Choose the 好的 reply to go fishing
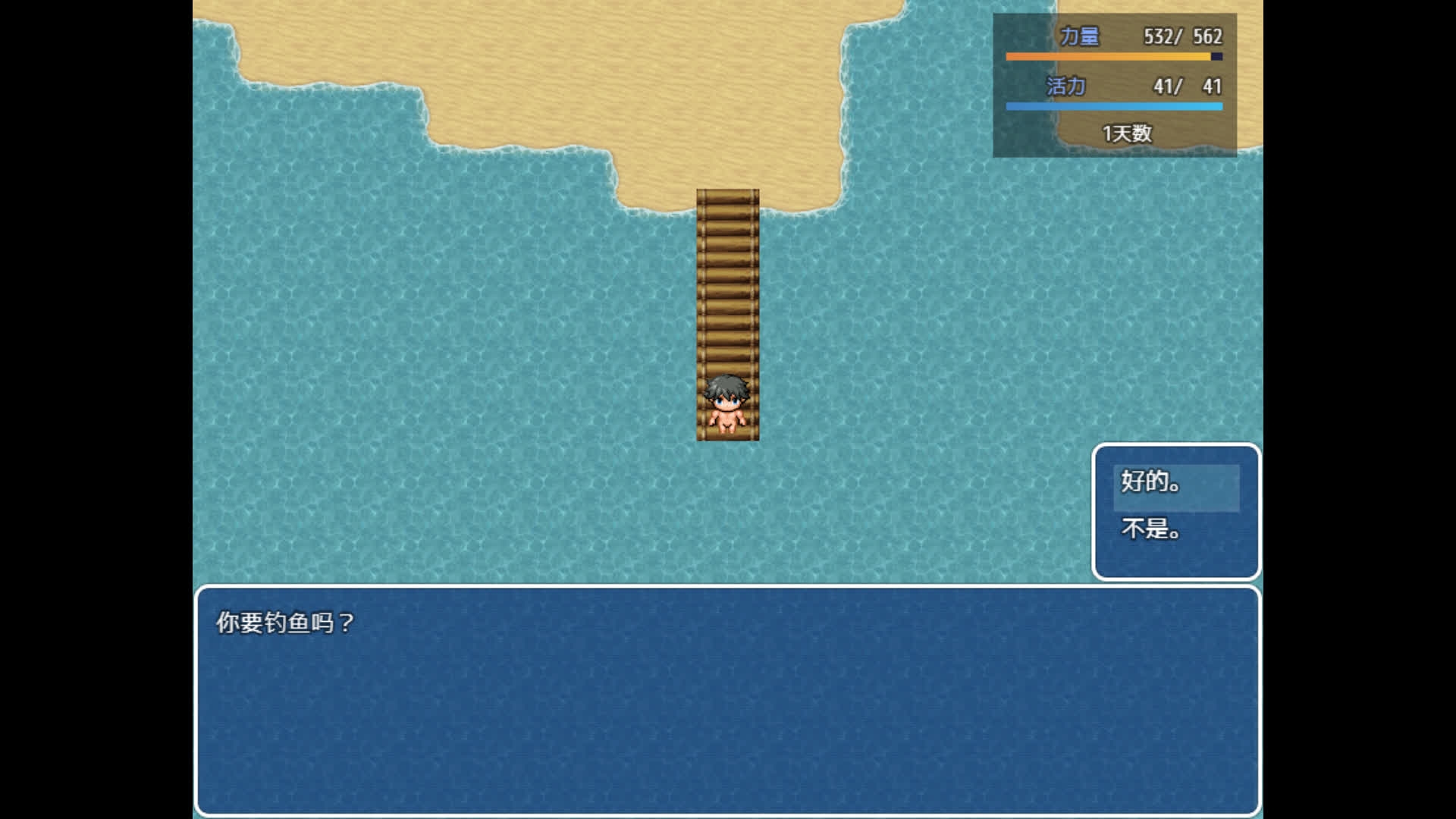Image resolution: width=1456 pixels, height=819 pixels. pyautogui.click(x=1175, y=482)
